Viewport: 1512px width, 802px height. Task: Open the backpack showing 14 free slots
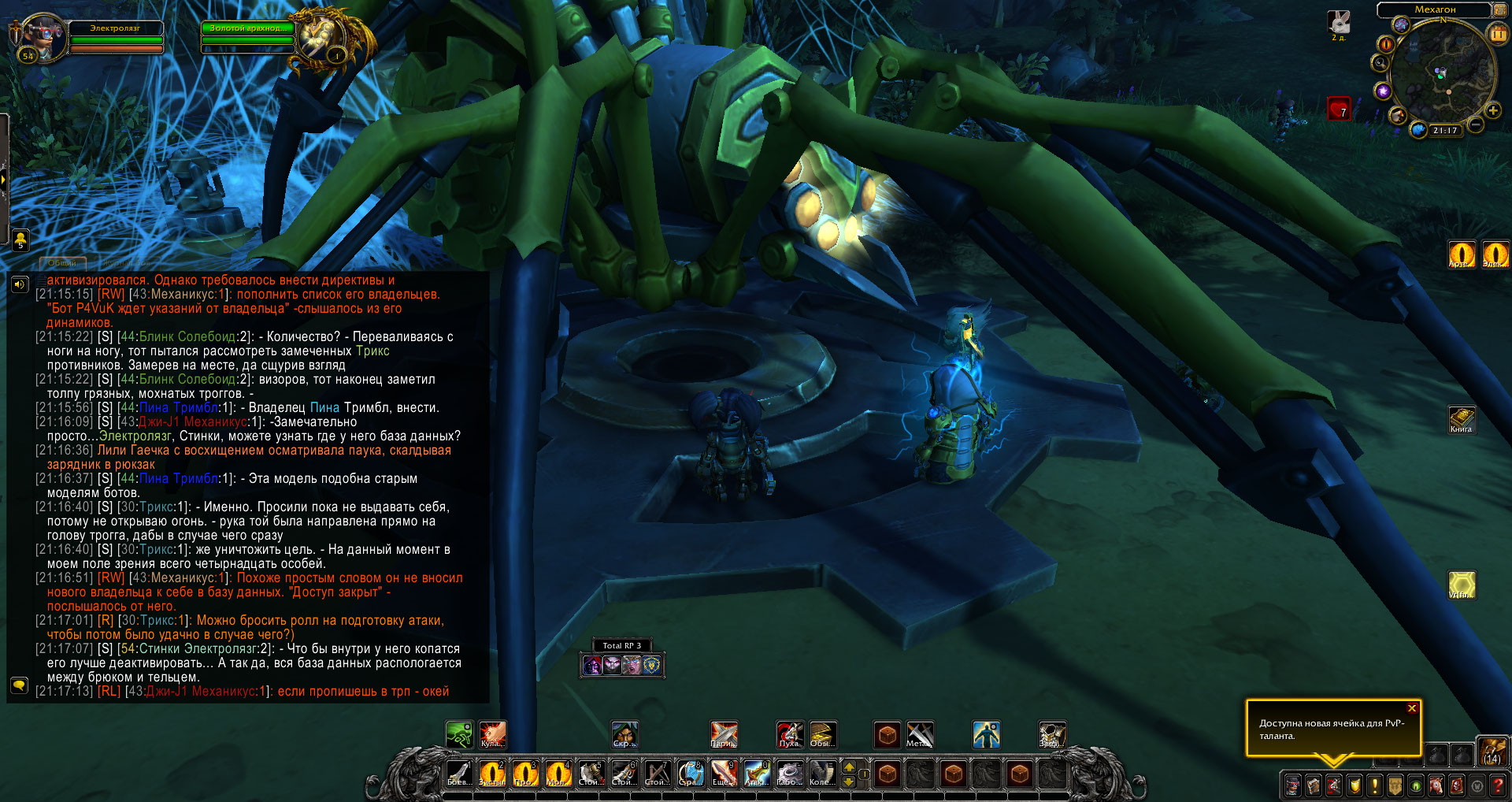(x=1492, y=751)
